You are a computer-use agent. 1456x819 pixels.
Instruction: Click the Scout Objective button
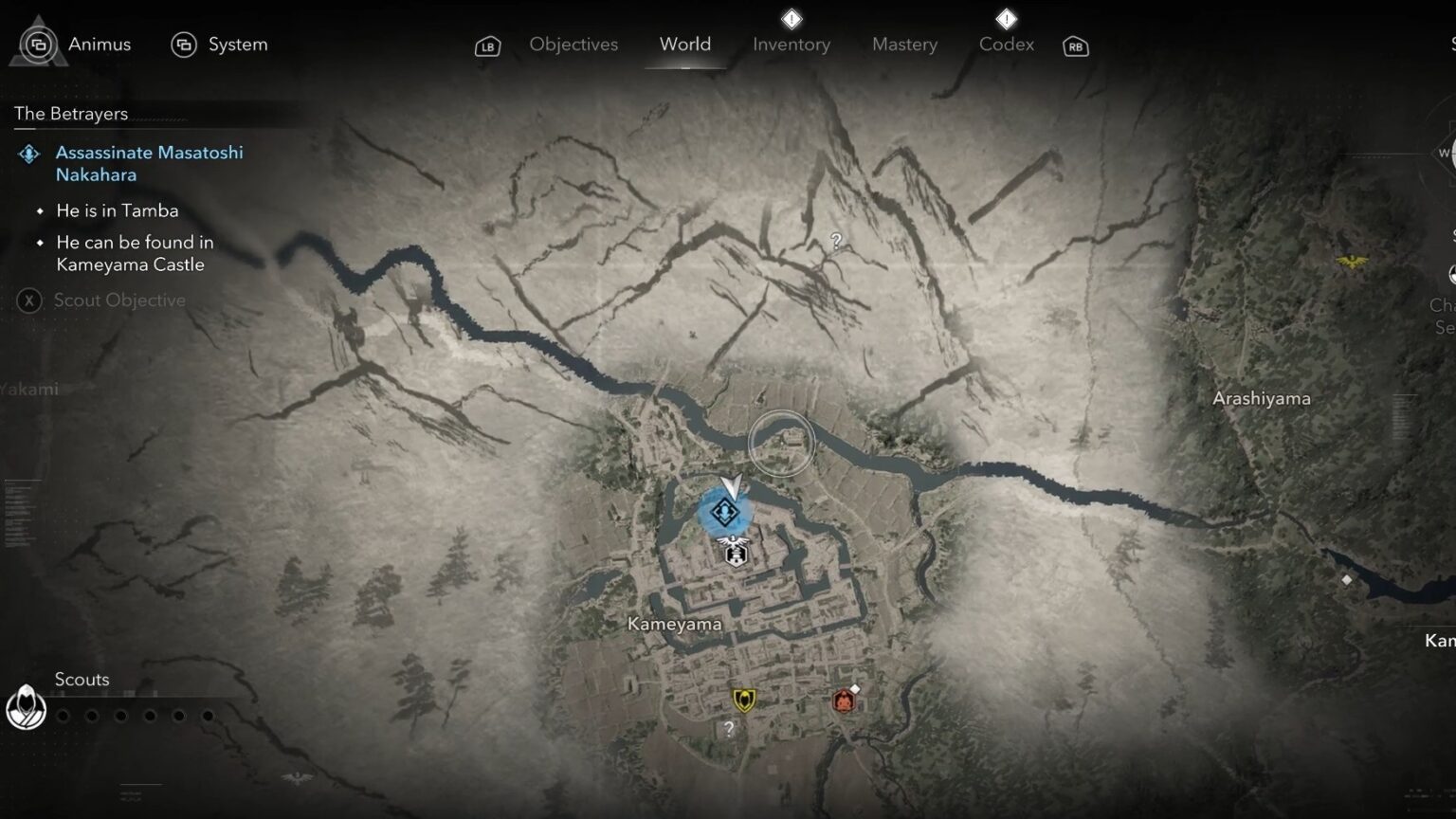(104, 300)
